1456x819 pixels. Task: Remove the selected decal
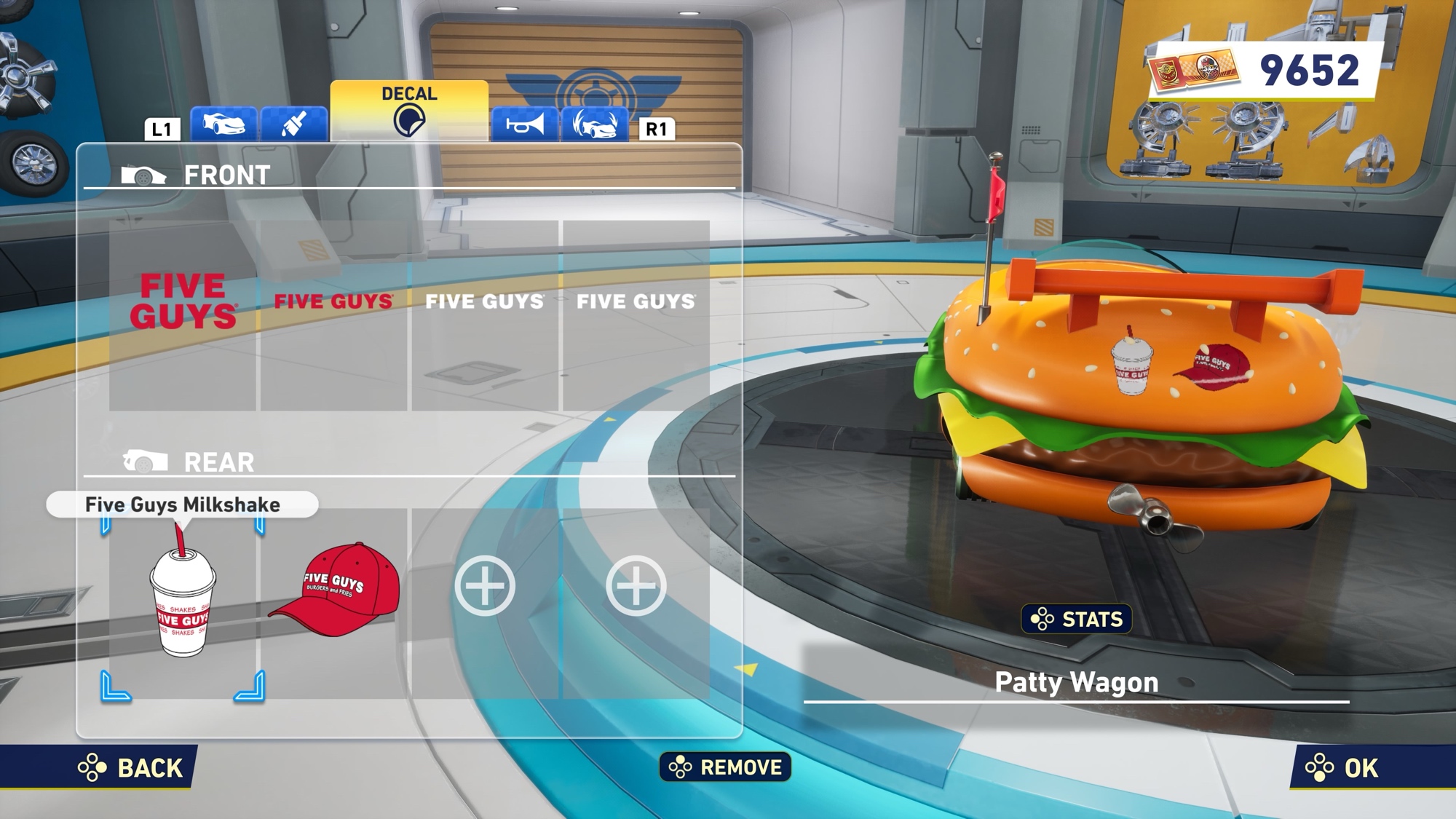[x=725, y=767]
